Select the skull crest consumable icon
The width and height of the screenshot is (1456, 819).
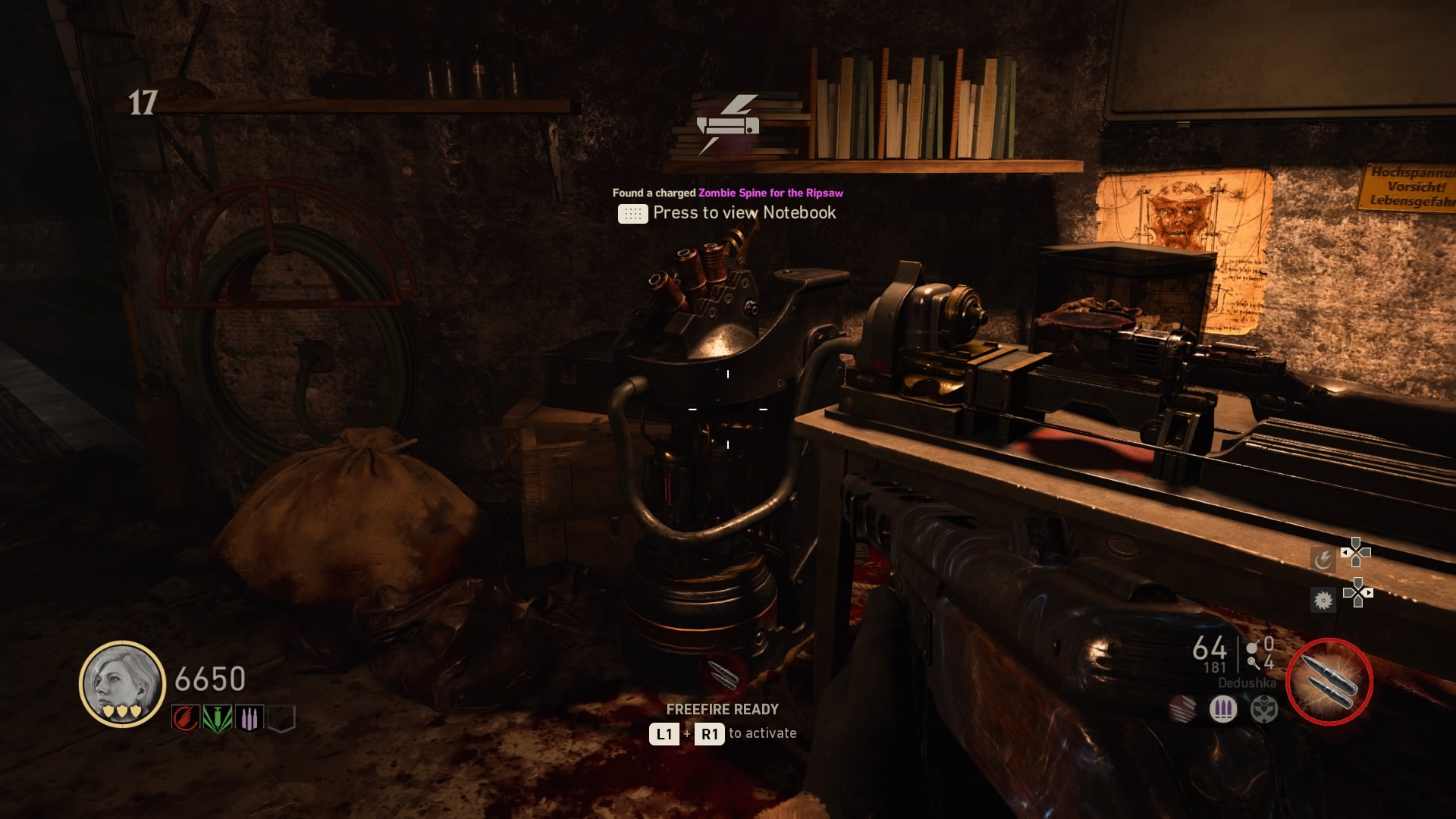(x=1264, y=710)
